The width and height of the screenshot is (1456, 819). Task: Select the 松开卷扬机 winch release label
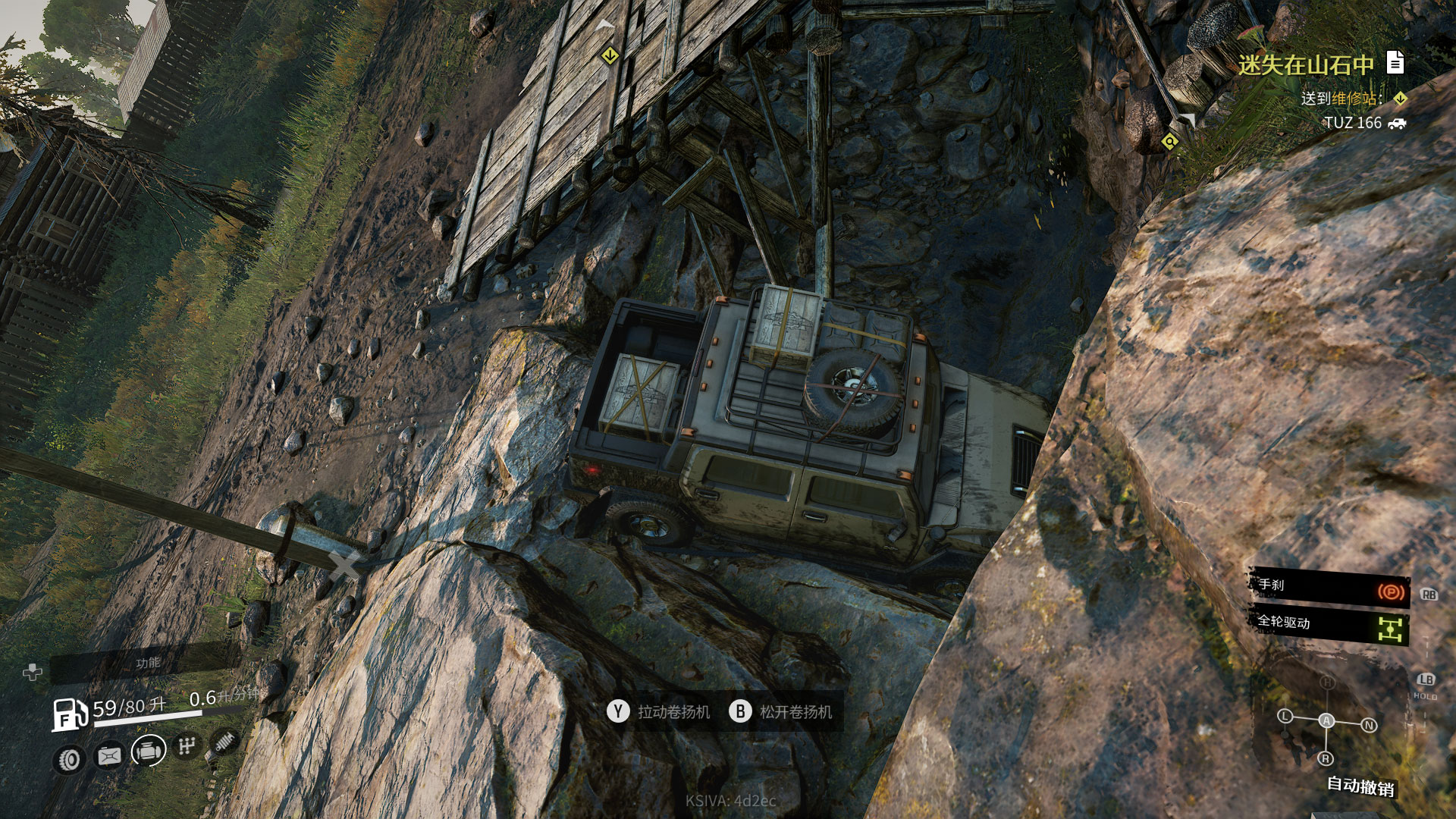[795, 712]
